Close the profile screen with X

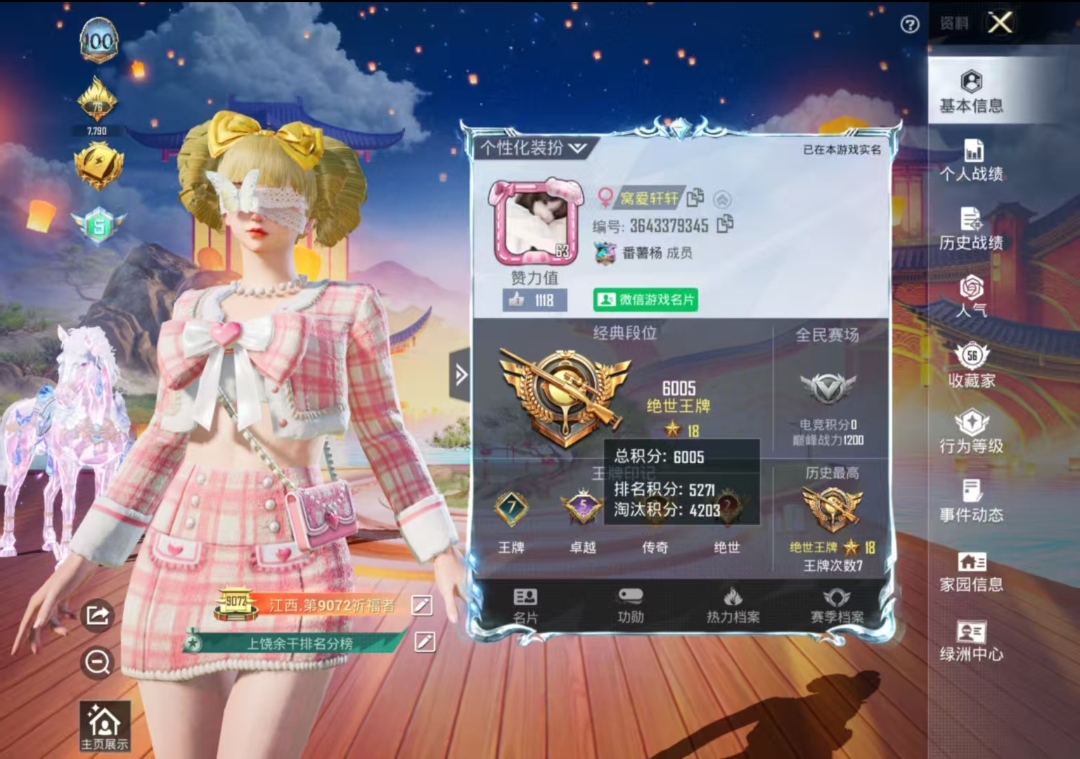(1000, 23)
